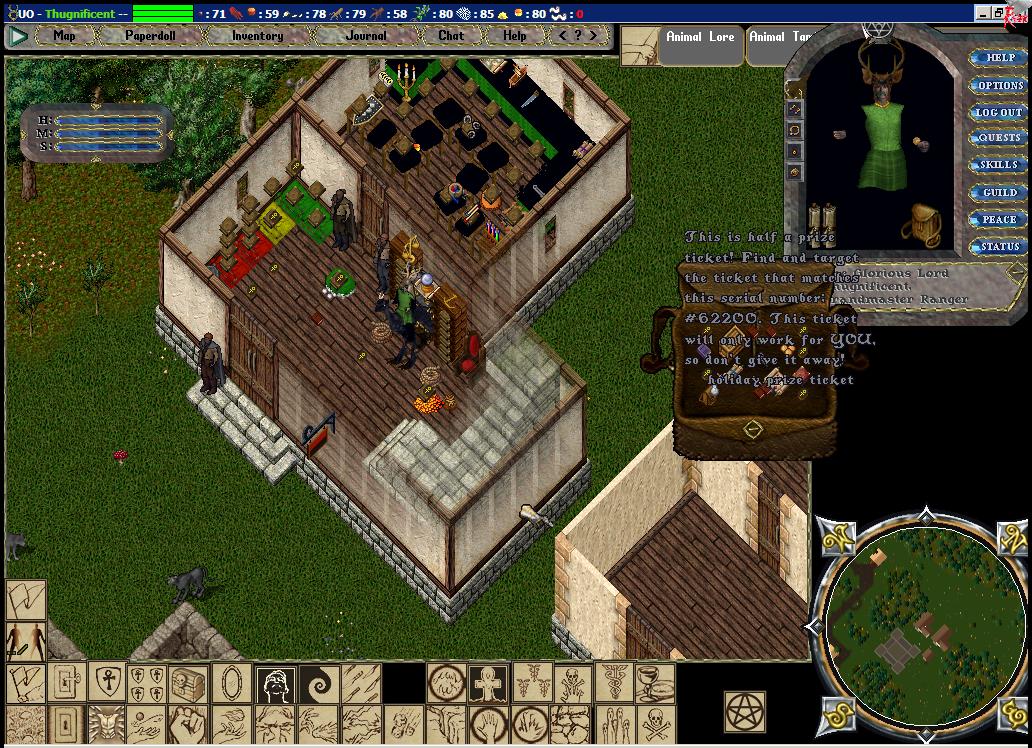Use the Animal Lore skill button
Viewport: 1032px width, 748px height.
click(x=700, y=38)
